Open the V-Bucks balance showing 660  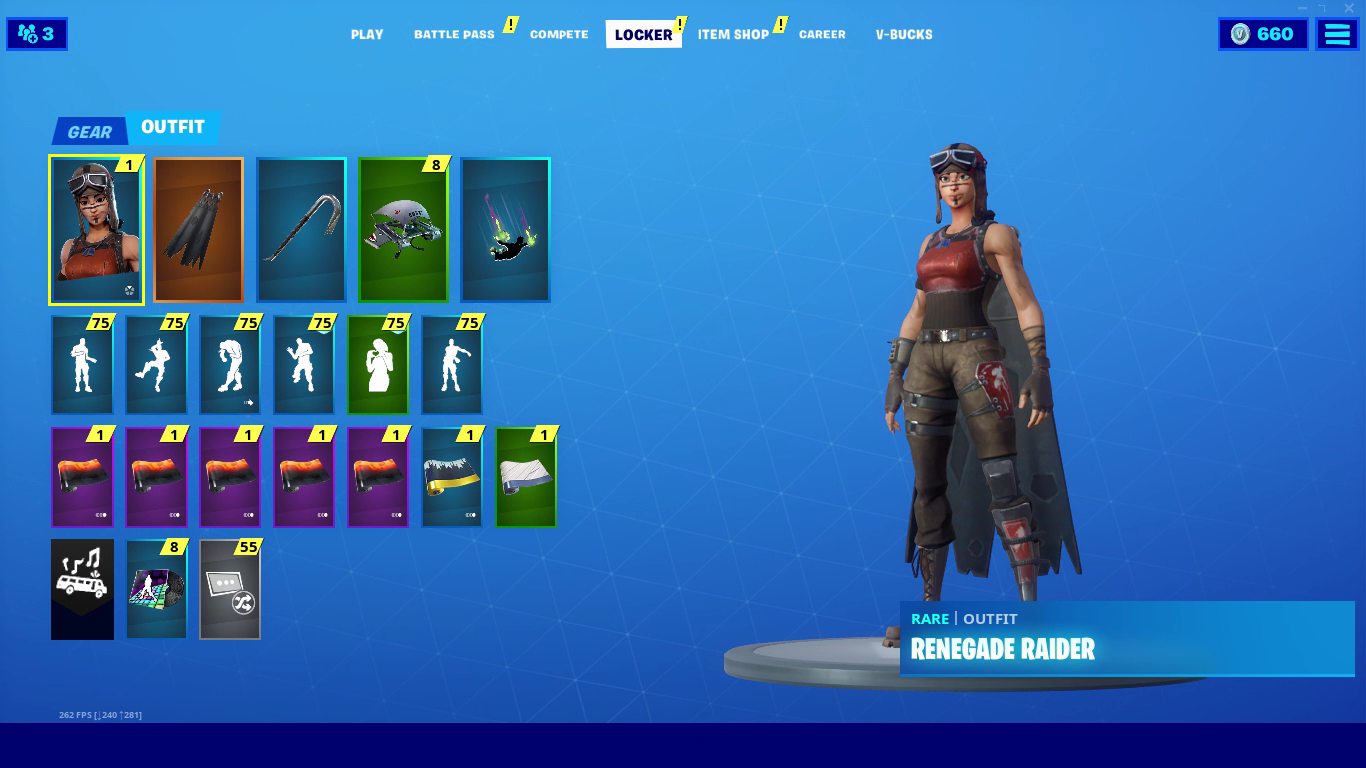pyautogui.click(x=1262, y=33)
